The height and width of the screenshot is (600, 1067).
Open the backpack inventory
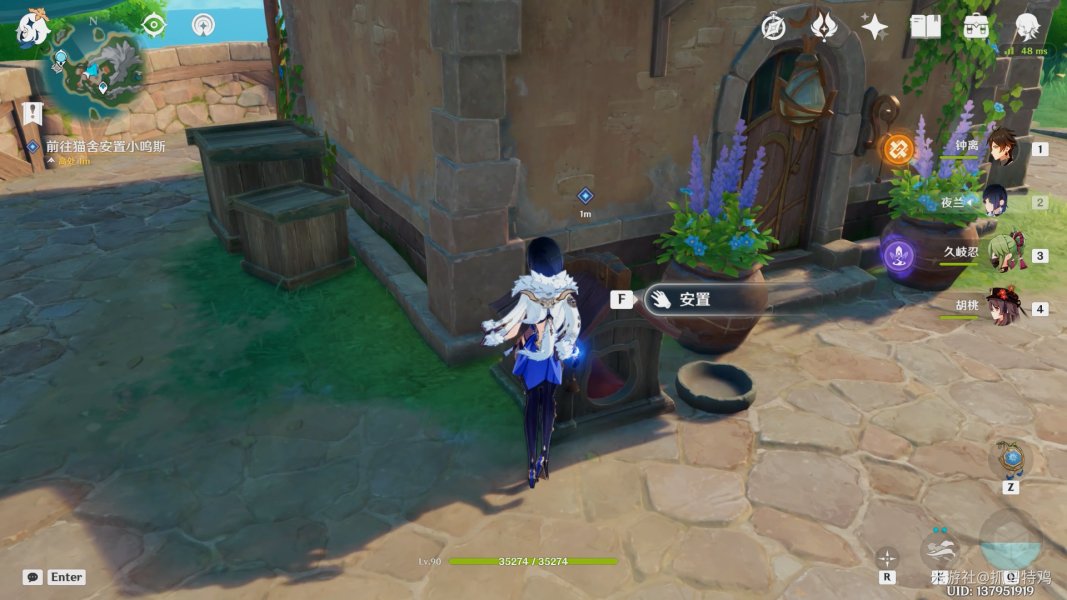click(976, 27)
